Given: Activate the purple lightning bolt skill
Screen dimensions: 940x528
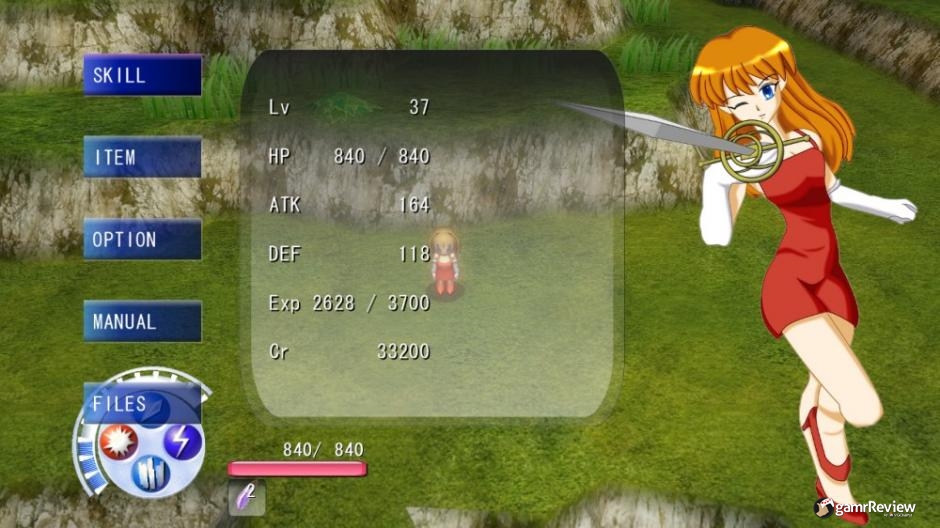Looking at the screenshot, I should [183, 441].
